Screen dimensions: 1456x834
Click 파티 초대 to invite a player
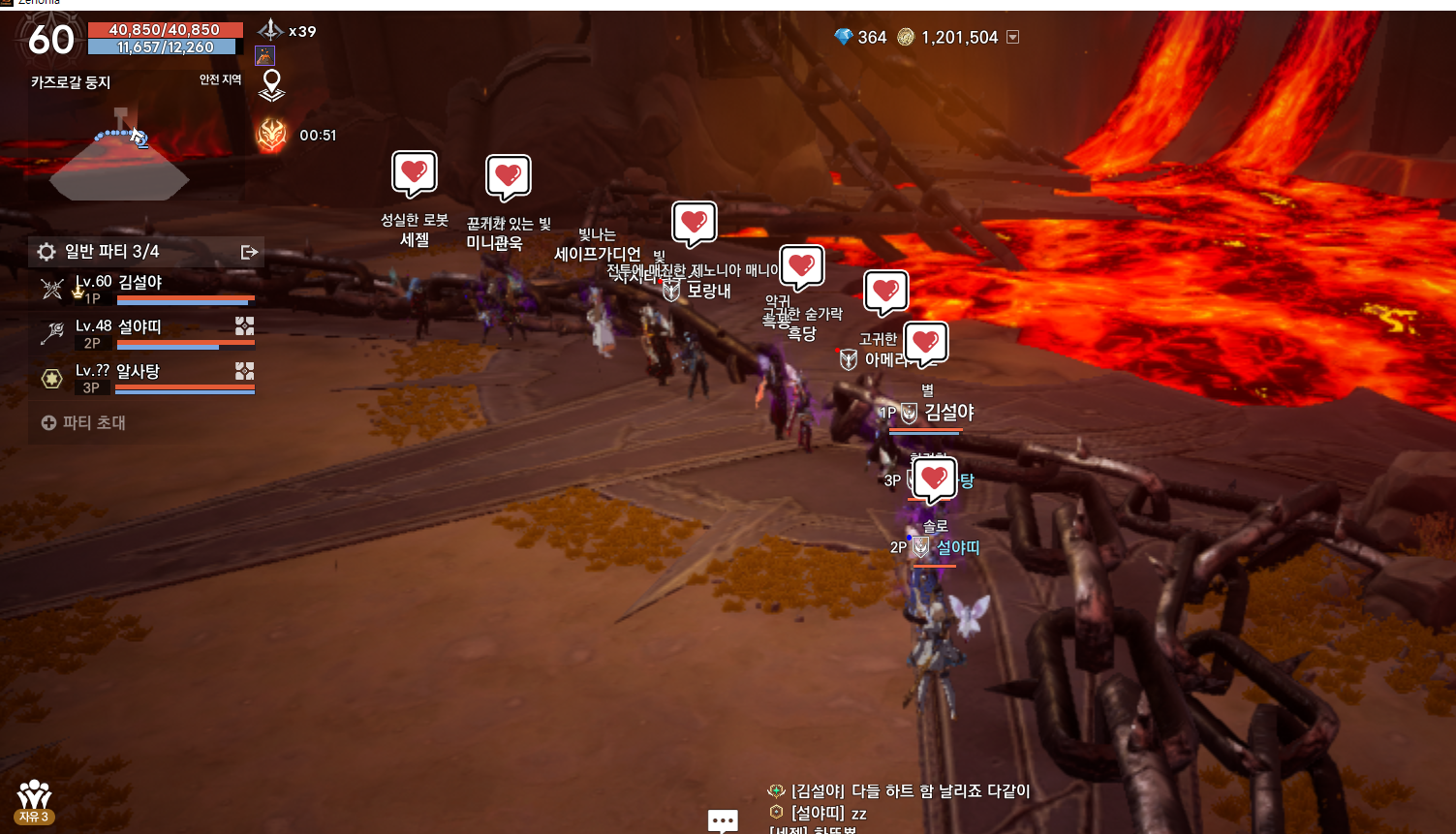point(84,423)
